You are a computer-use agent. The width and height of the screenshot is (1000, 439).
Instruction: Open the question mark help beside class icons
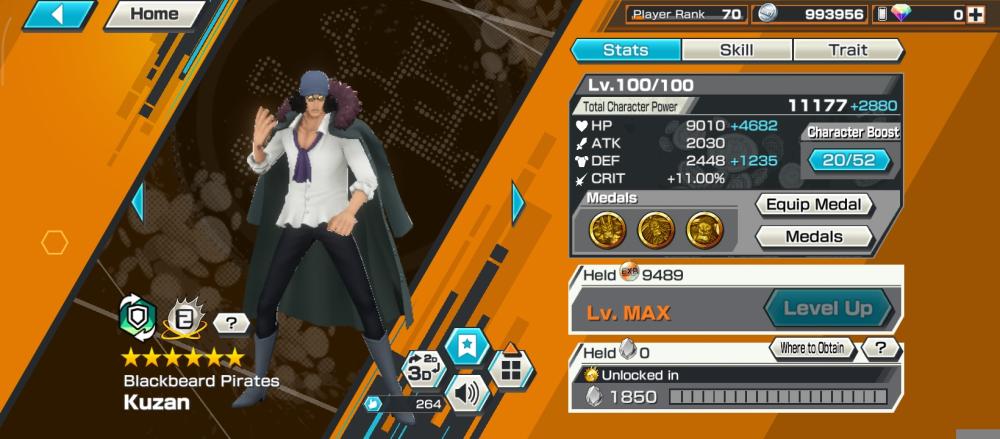(232, 323)
